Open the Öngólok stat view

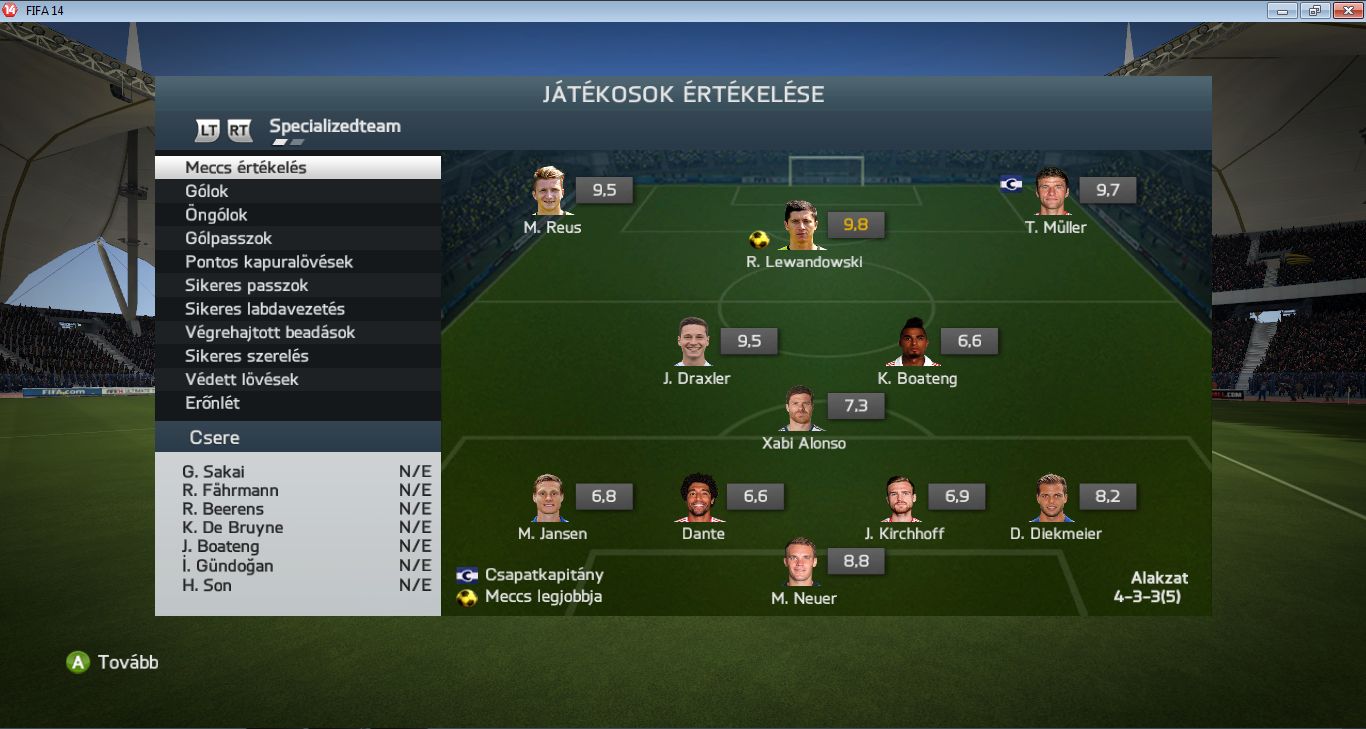click(297, 215)
